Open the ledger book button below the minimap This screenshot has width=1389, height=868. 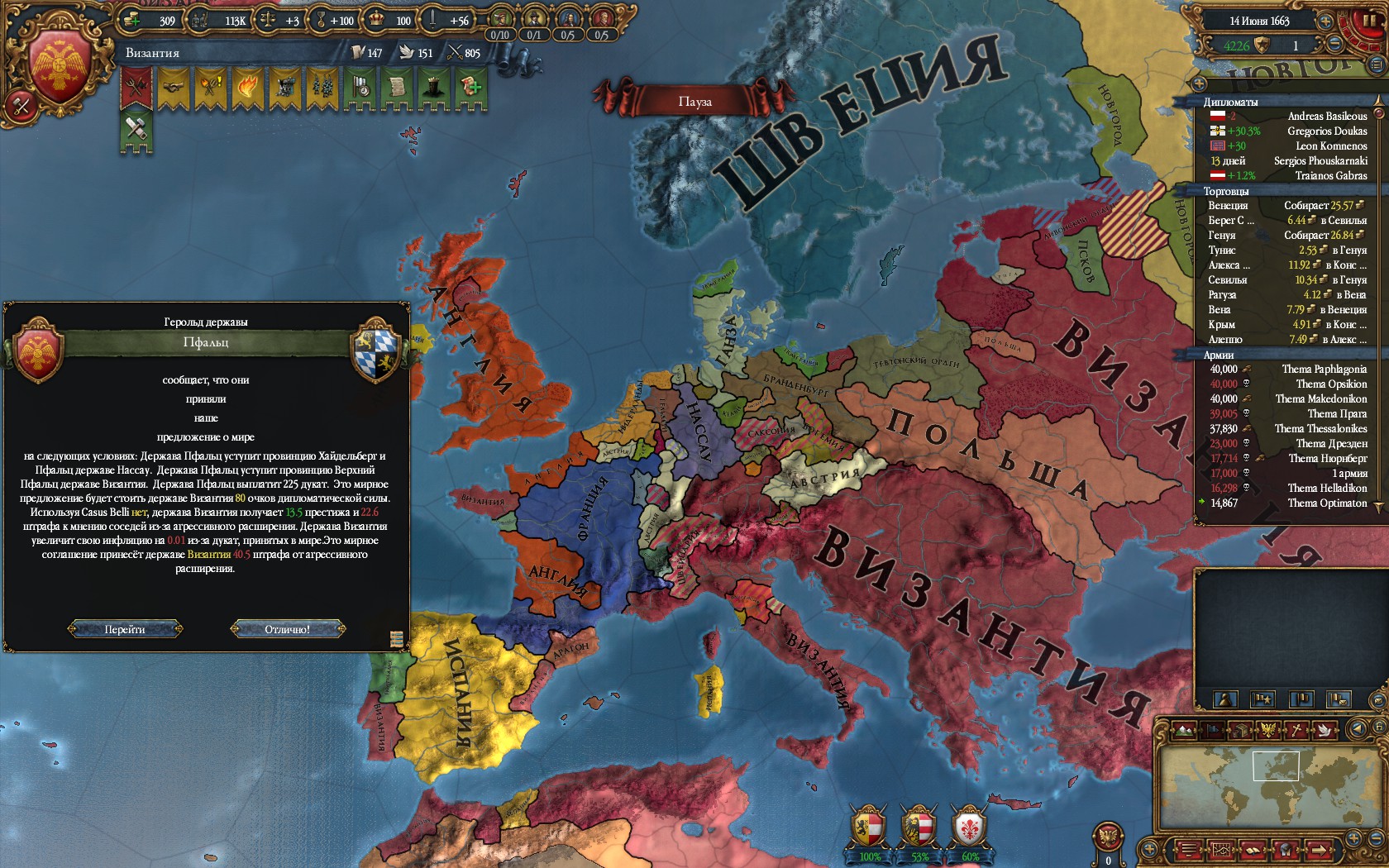pos(1253,850)
